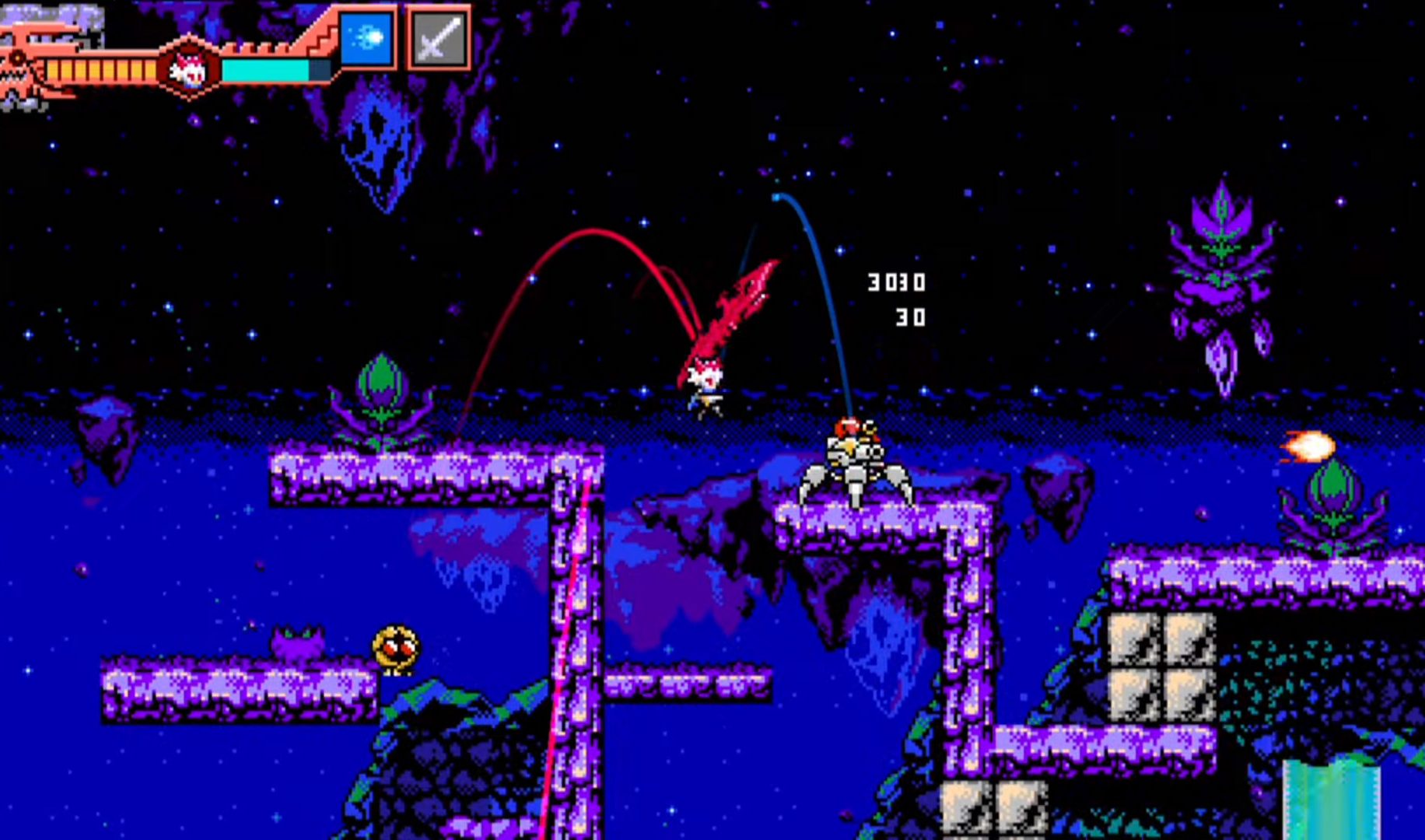Choose the sword weapon slot
The height and width of the screenshot is (840, 1425).
click(x=438, y=38)
